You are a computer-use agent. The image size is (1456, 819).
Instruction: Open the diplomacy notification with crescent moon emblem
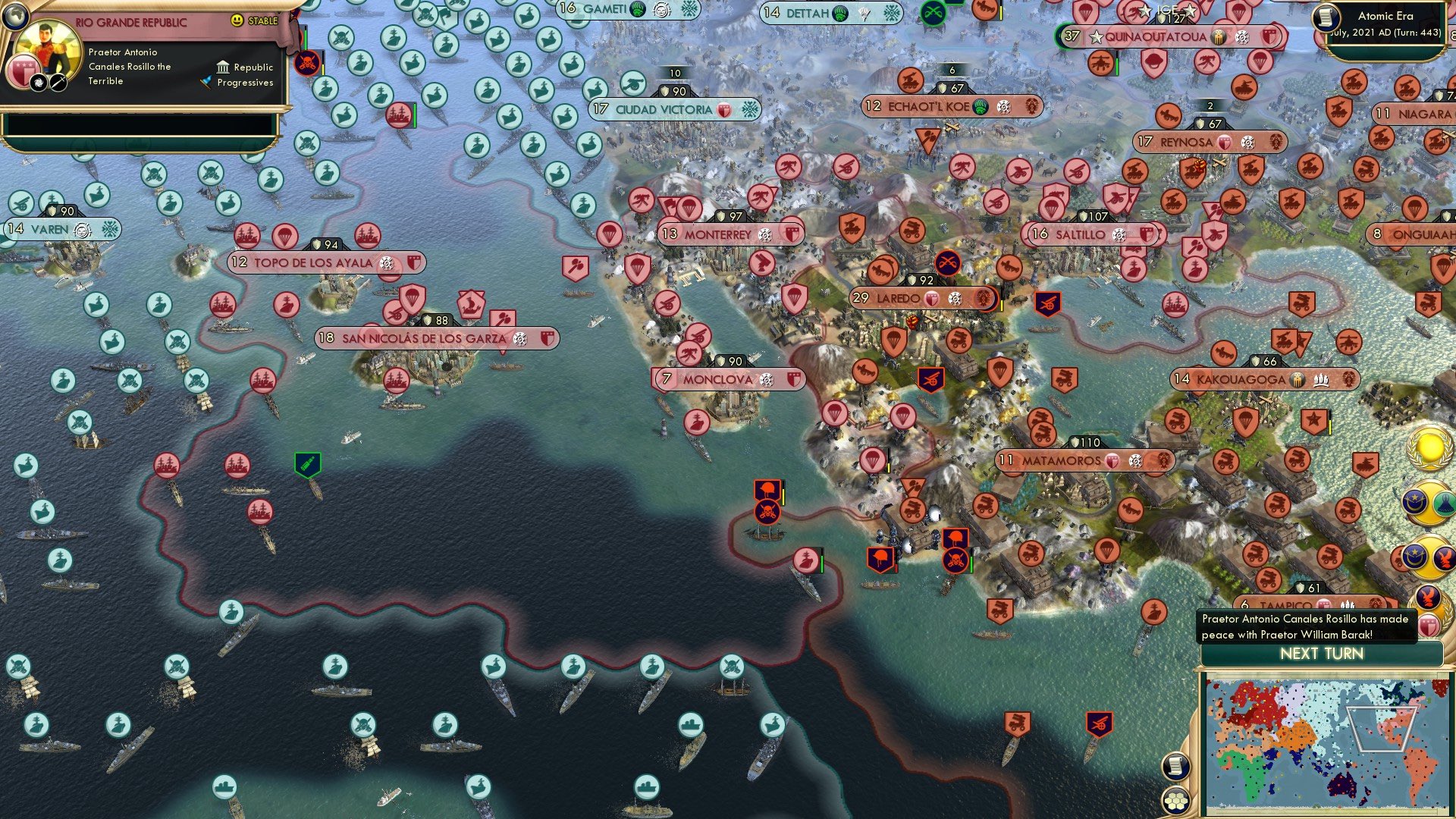click(1414, 501)
